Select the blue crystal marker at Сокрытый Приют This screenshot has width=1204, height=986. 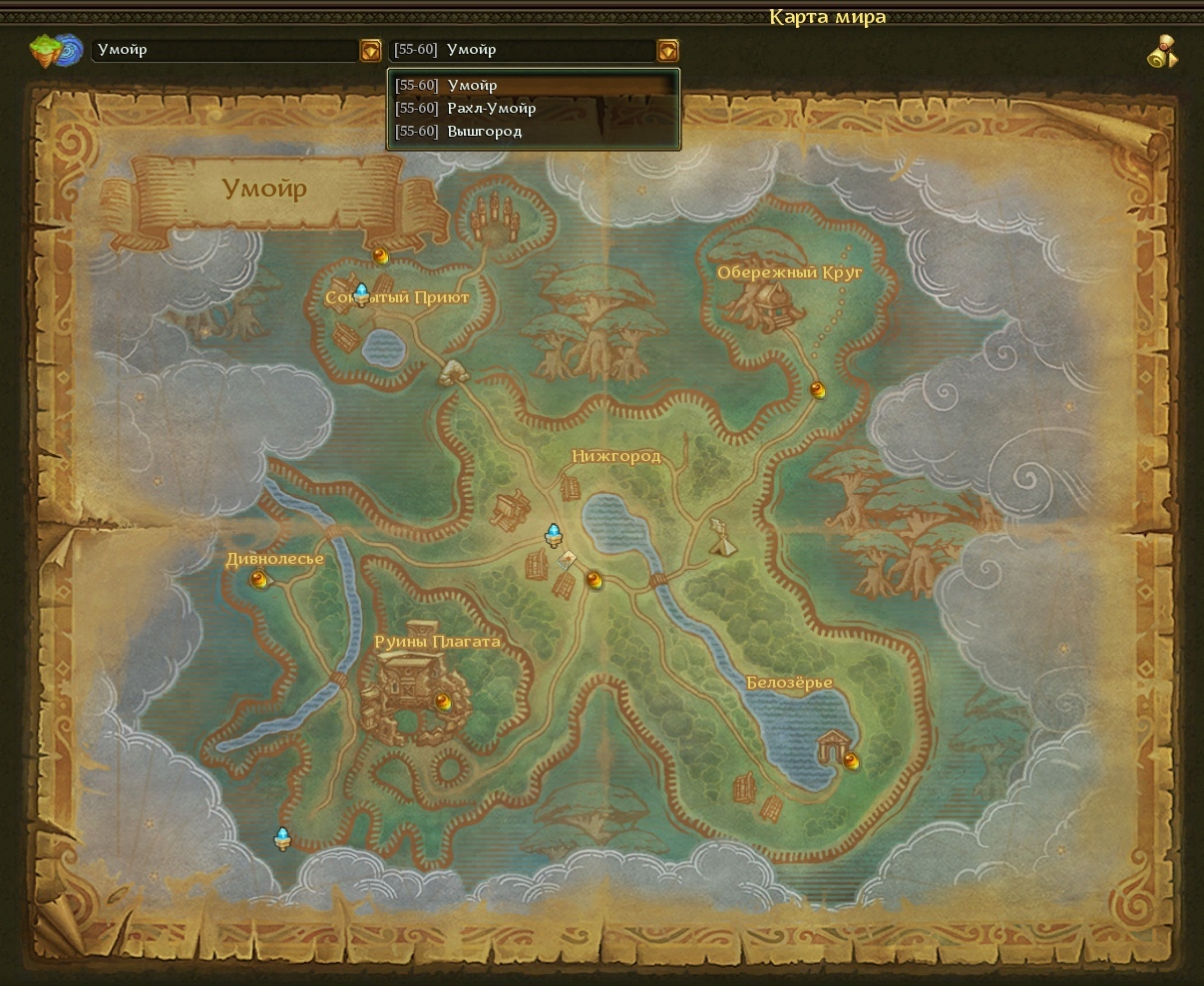pos(361,292)
